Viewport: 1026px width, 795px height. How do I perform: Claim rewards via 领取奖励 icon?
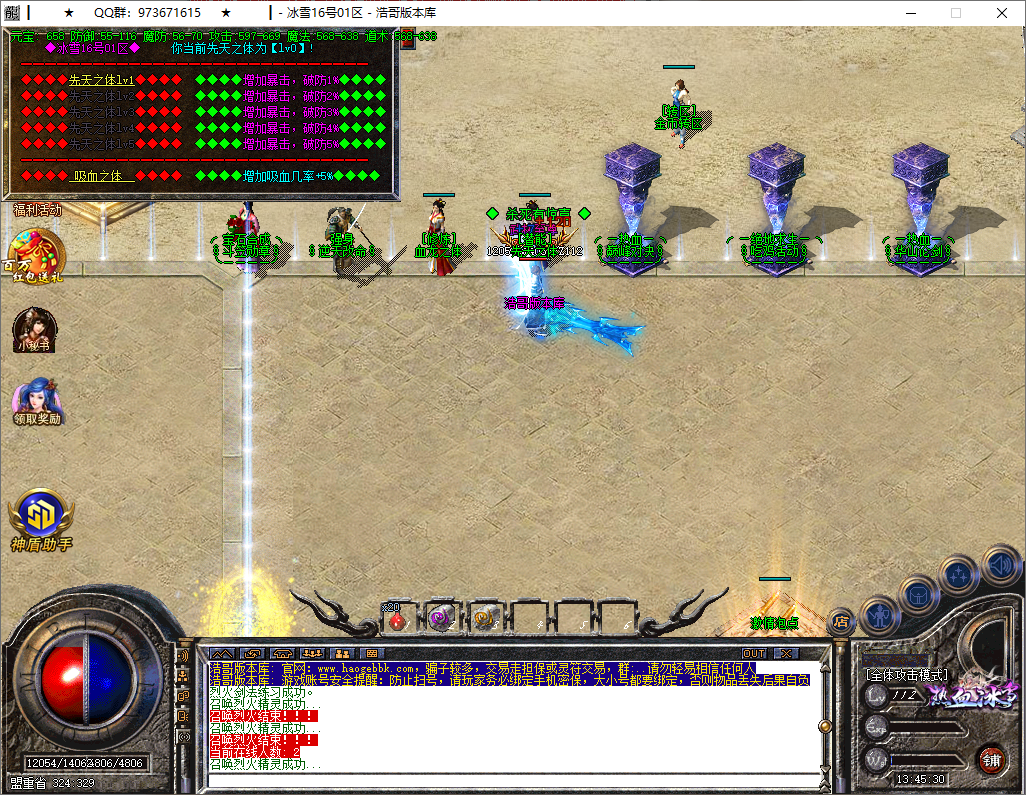pyautogui.click(x=37, y=401)
